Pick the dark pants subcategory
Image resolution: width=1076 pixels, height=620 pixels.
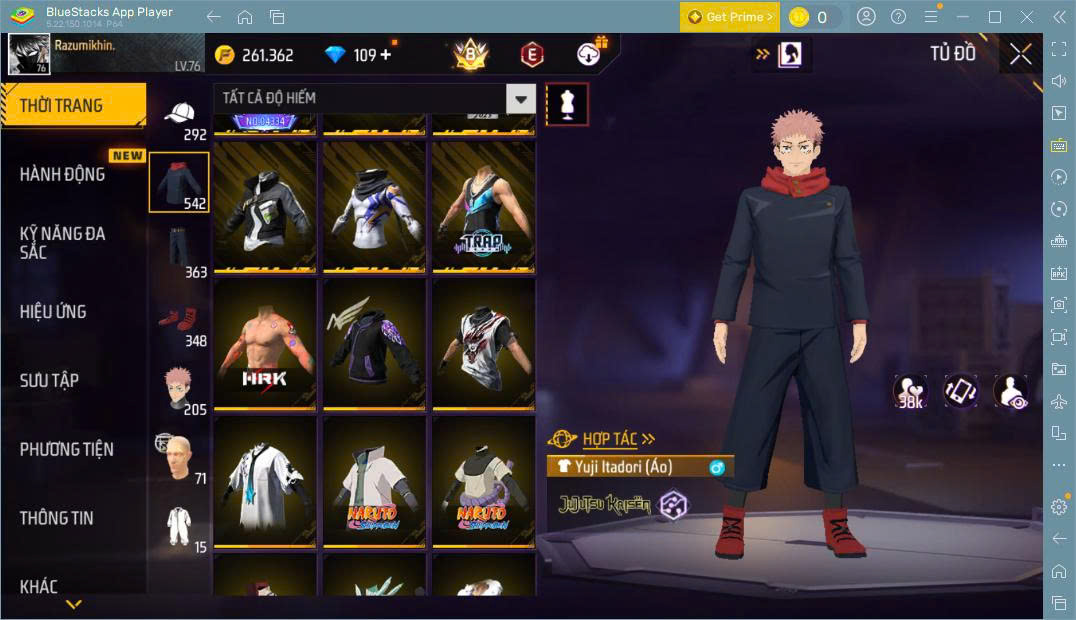[x=180, y=250]
